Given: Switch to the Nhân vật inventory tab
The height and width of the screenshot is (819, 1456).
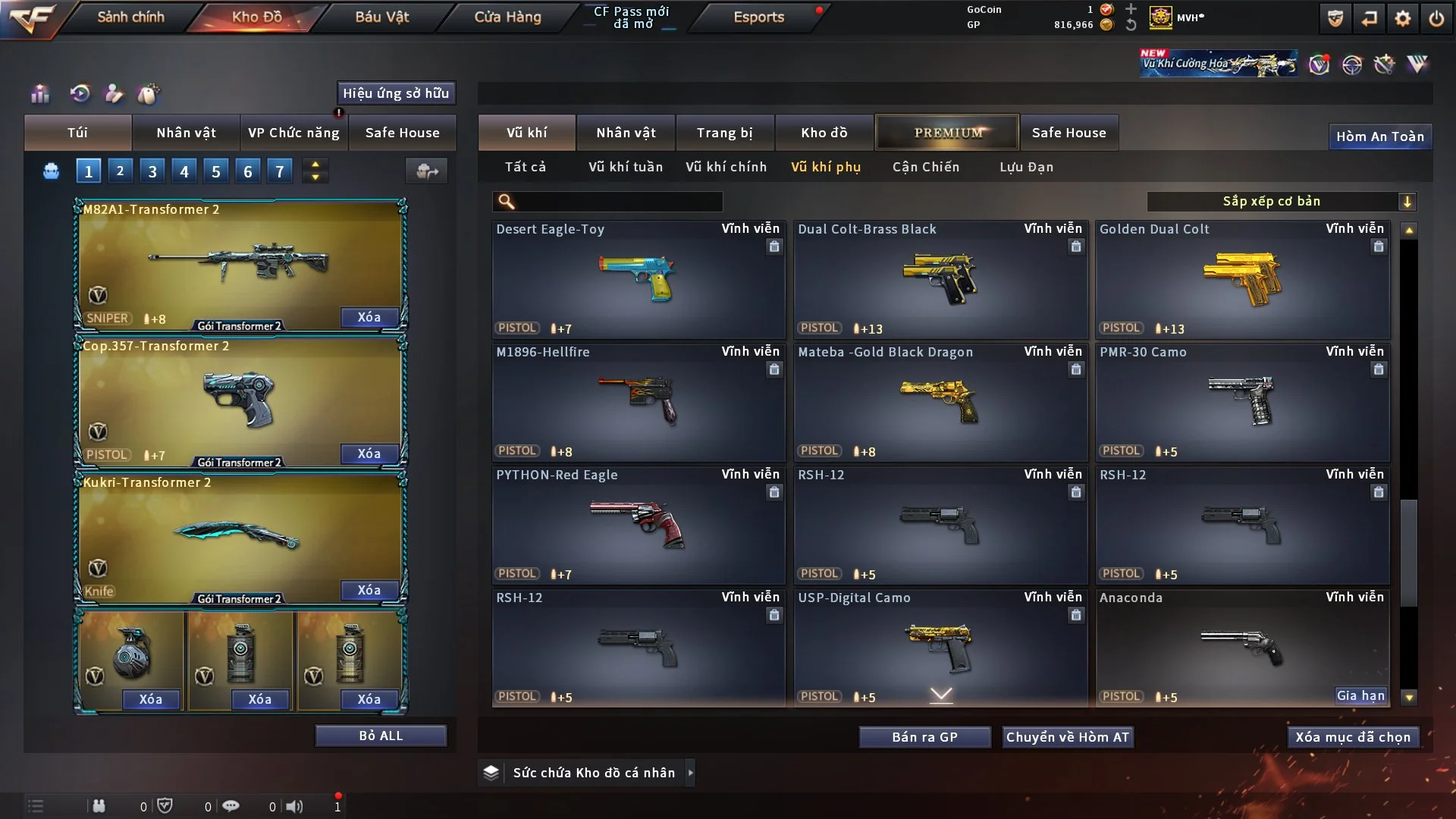Looking at the screenshot, I should point(626,133).
